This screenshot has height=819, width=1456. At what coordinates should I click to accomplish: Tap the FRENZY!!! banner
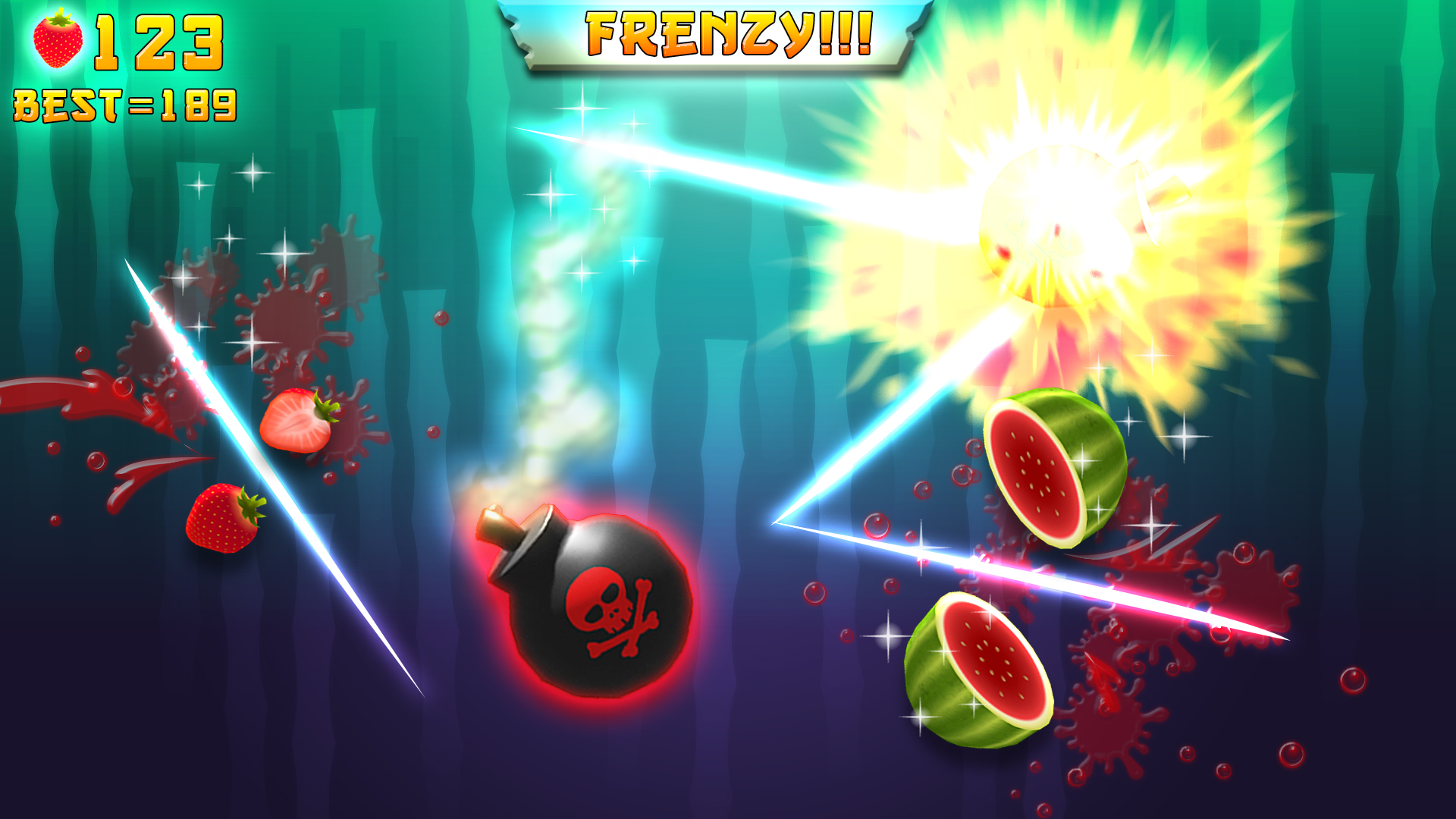pyautogui.click(x=728, y=34)
